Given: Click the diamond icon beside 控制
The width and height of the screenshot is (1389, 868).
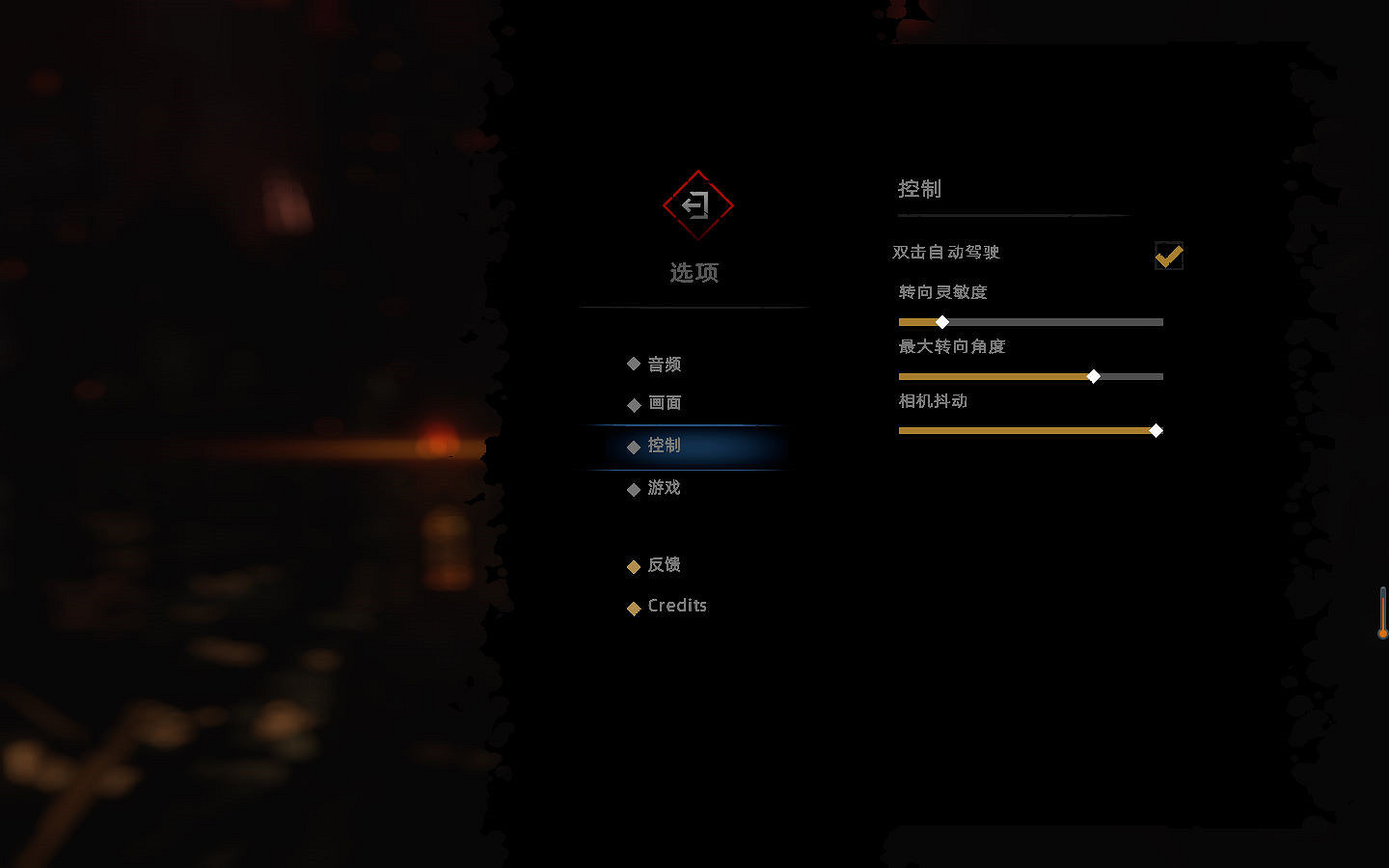Looking at the screenshot, I should 633,446.
